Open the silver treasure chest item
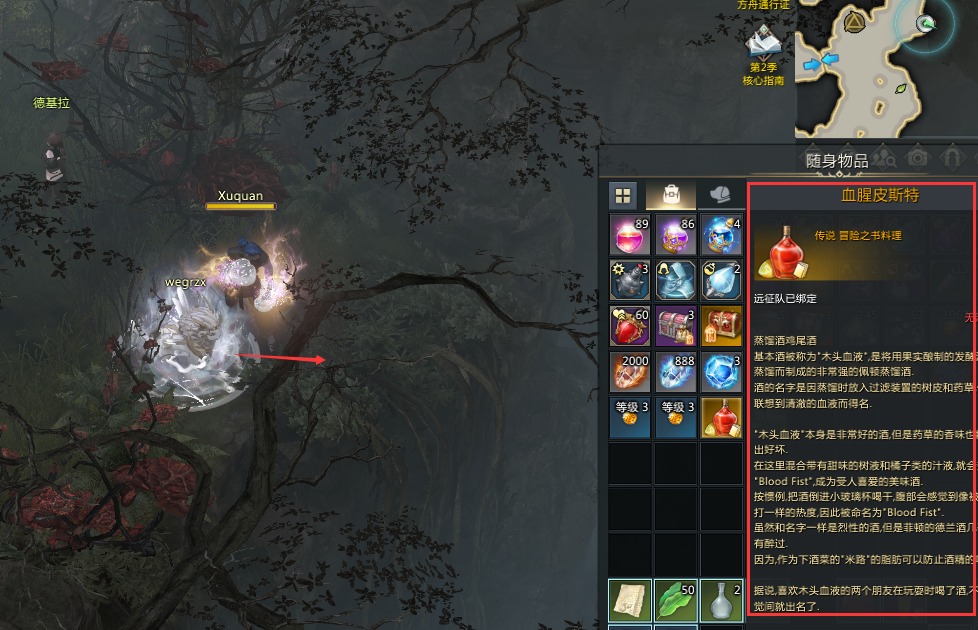The height and width of the screenshot is (630, 978). click(677, 327)
